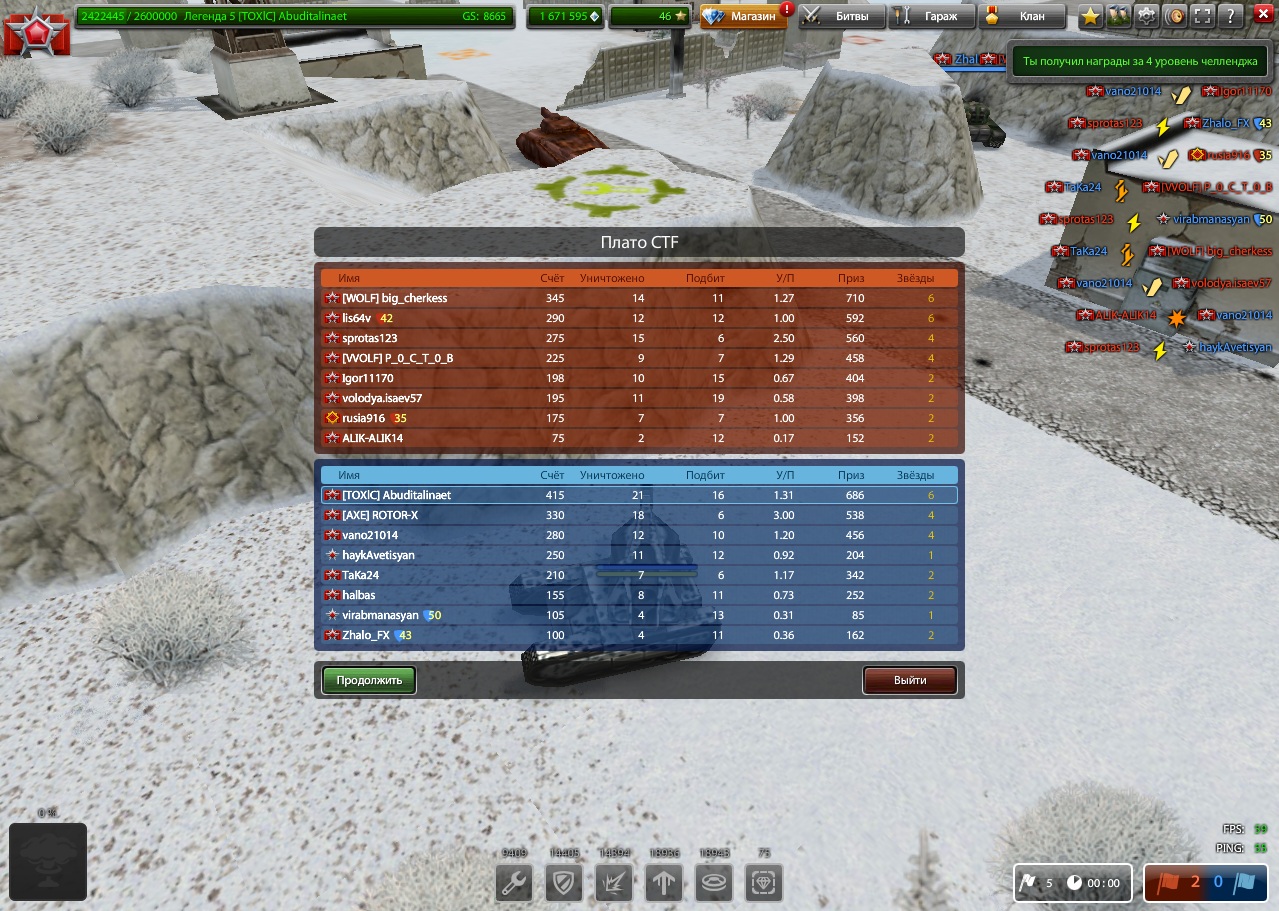This screenshot has width=1279, height=911.
Task: Exit the battle with the Выйти button
Action: [910, 680]
